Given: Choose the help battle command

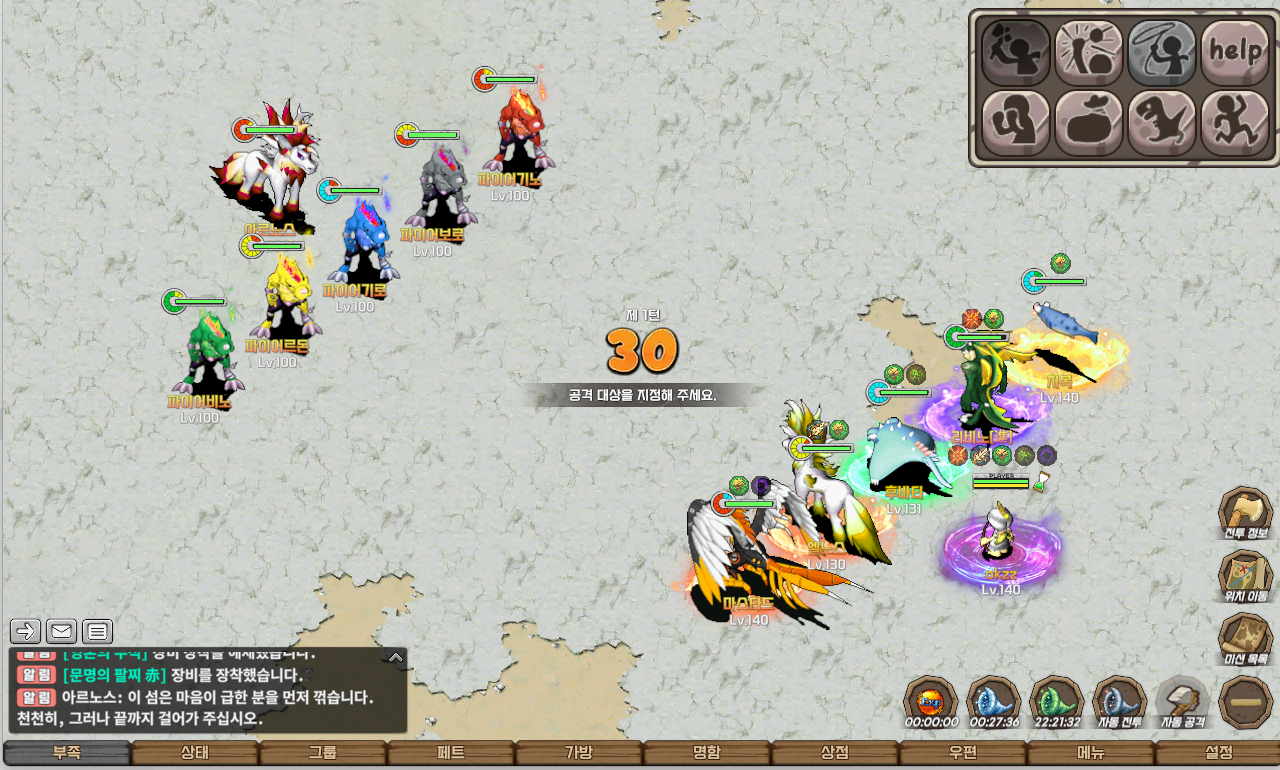Looking at the screenshot, I should click(1235, 50).
